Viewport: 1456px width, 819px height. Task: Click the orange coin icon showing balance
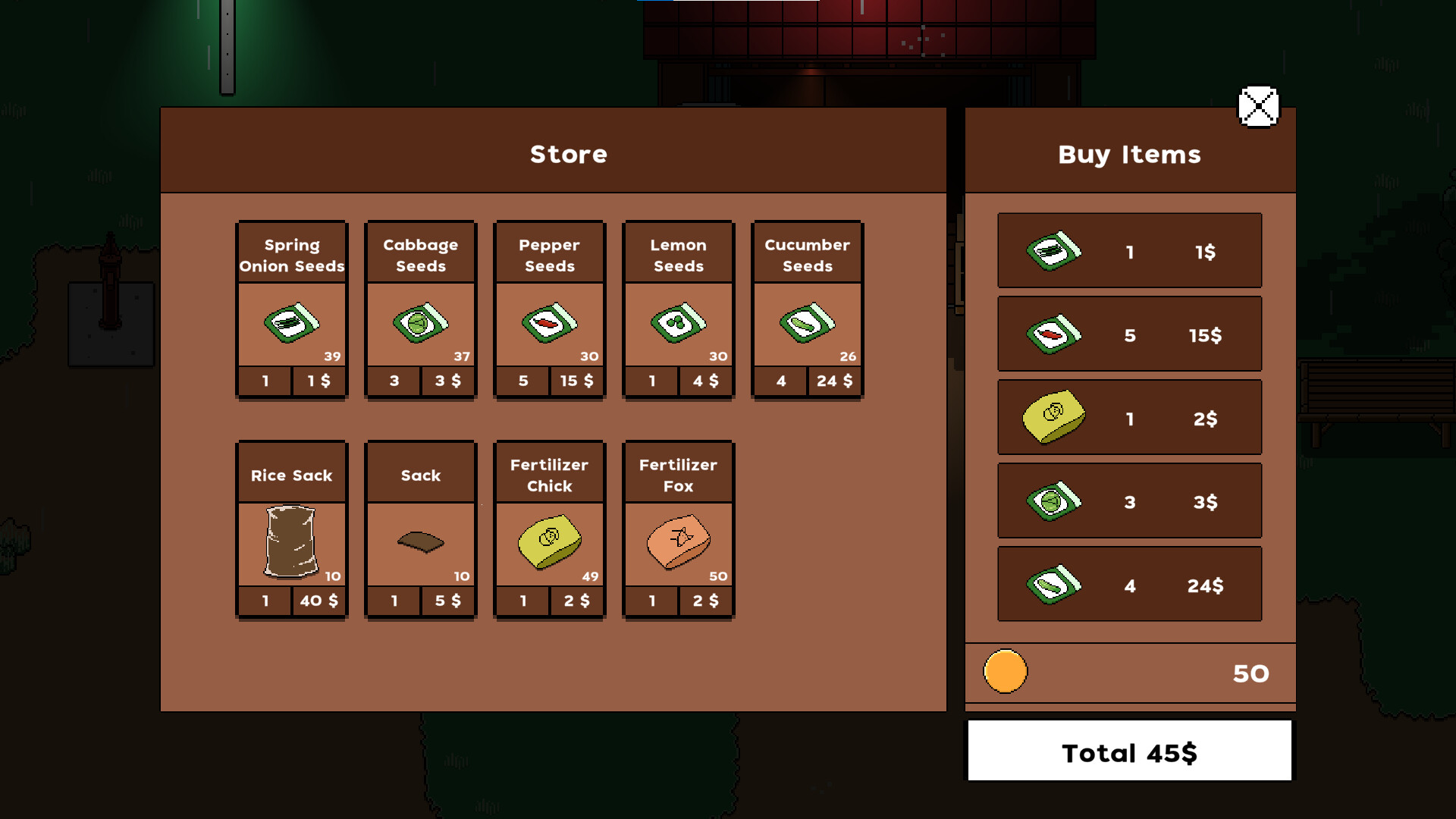point(1005,672)
